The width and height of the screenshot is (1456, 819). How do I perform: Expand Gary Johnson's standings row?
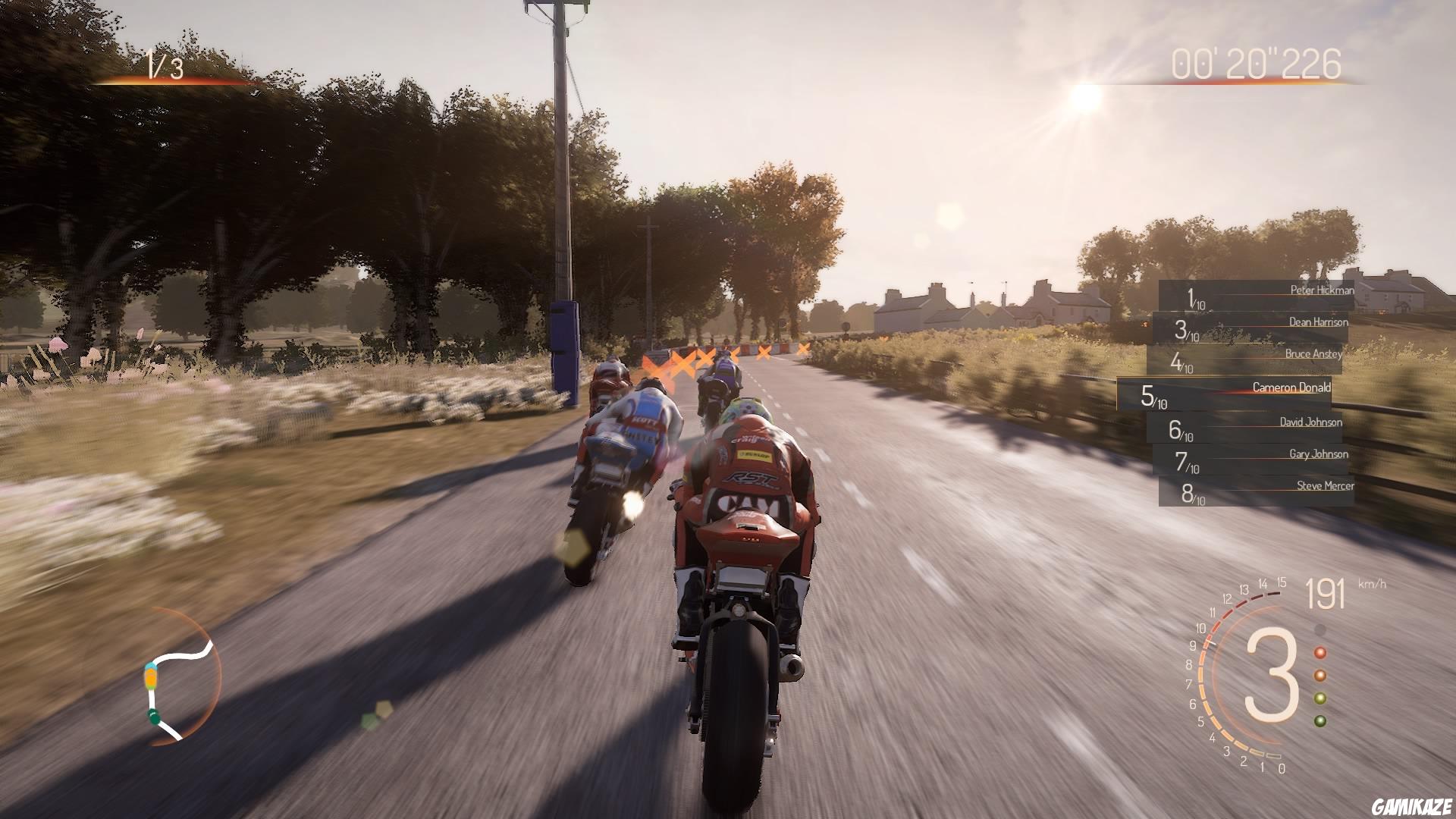pos(1319,455)
